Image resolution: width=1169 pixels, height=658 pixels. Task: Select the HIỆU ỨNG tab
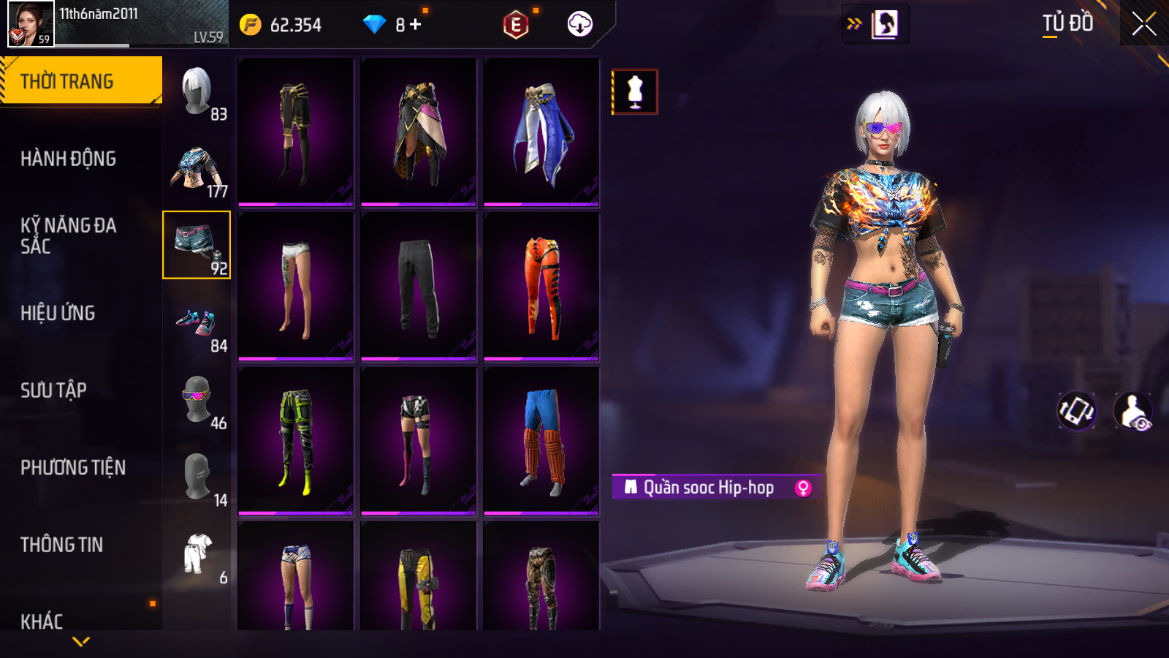click(x=58, y=313)
